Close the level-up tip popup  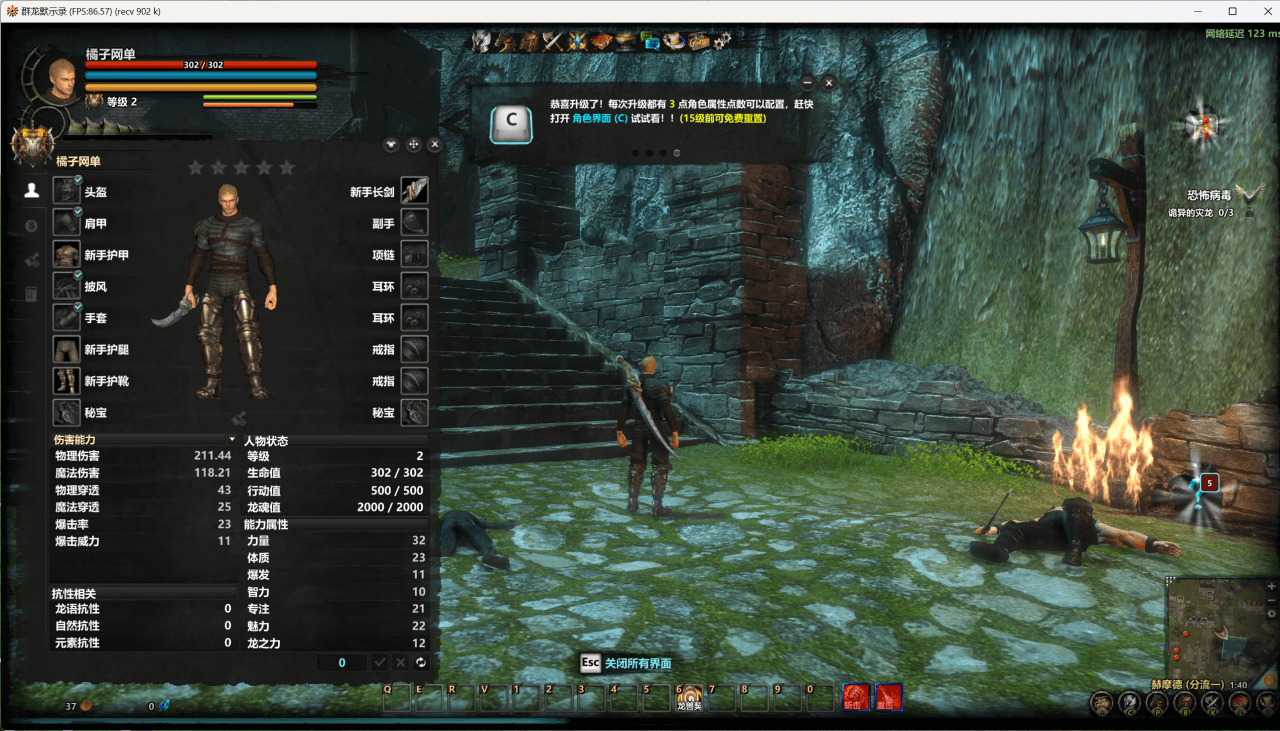[x=829, y=83]
